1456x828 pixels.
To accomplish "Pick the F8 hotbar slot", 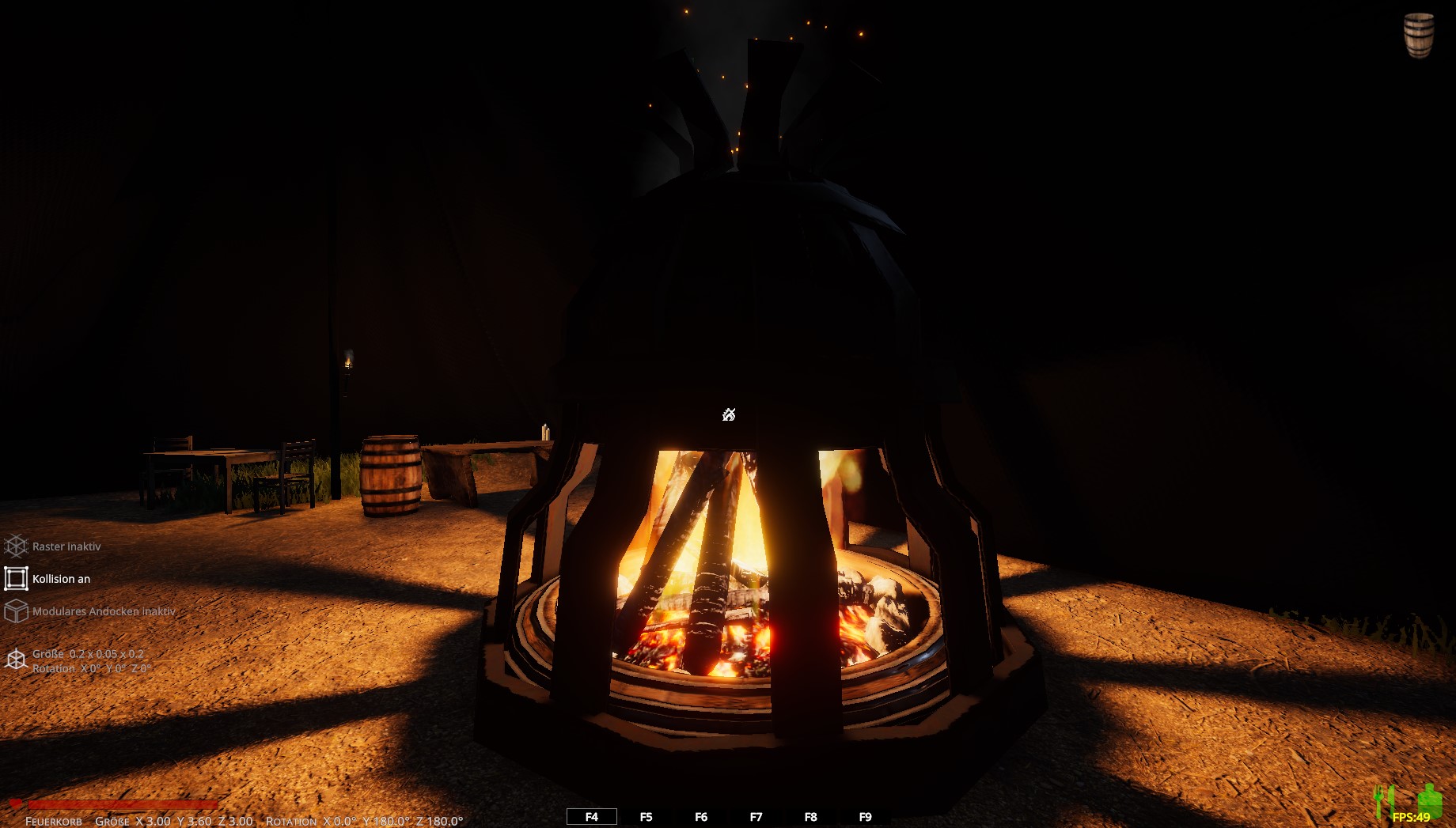I will click(810, 817).
